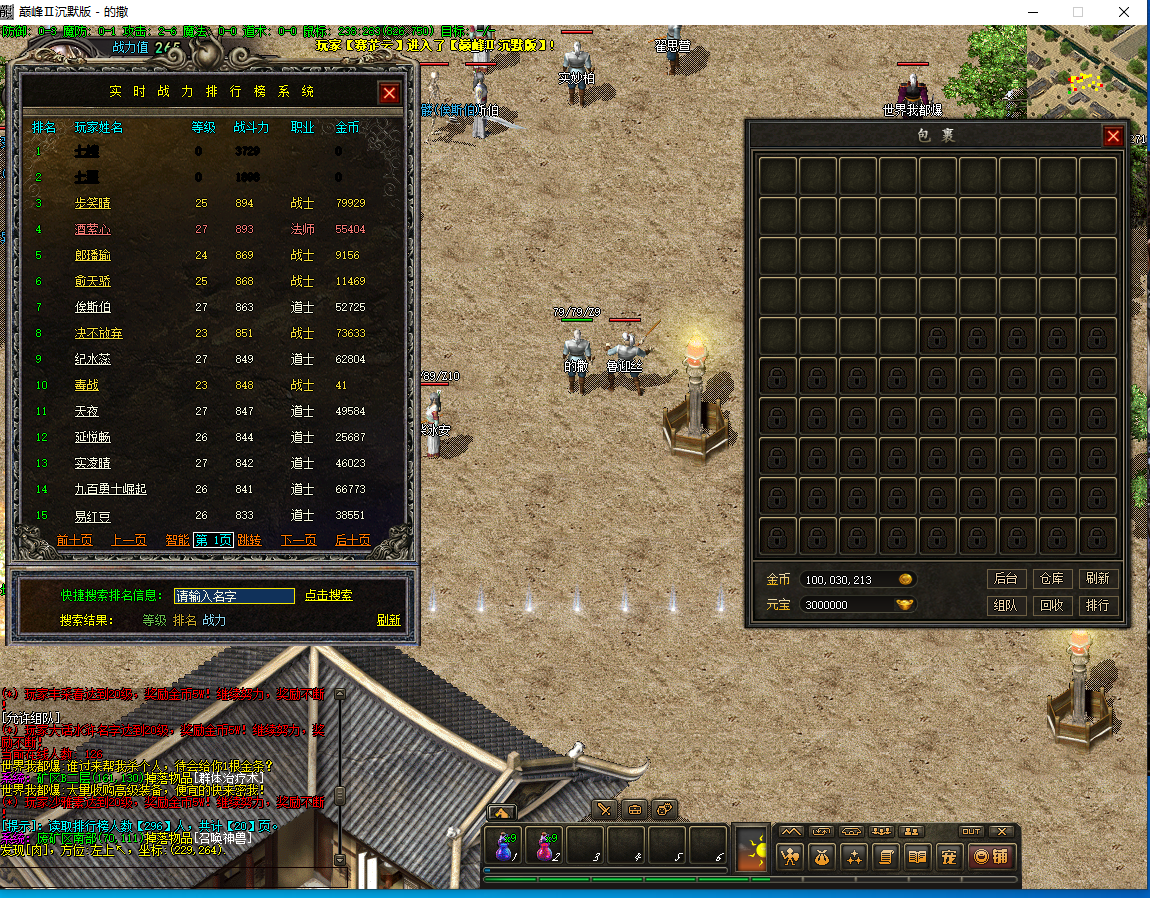Select ranked player 九百勇士崛起 in the list

pos(111,489)
